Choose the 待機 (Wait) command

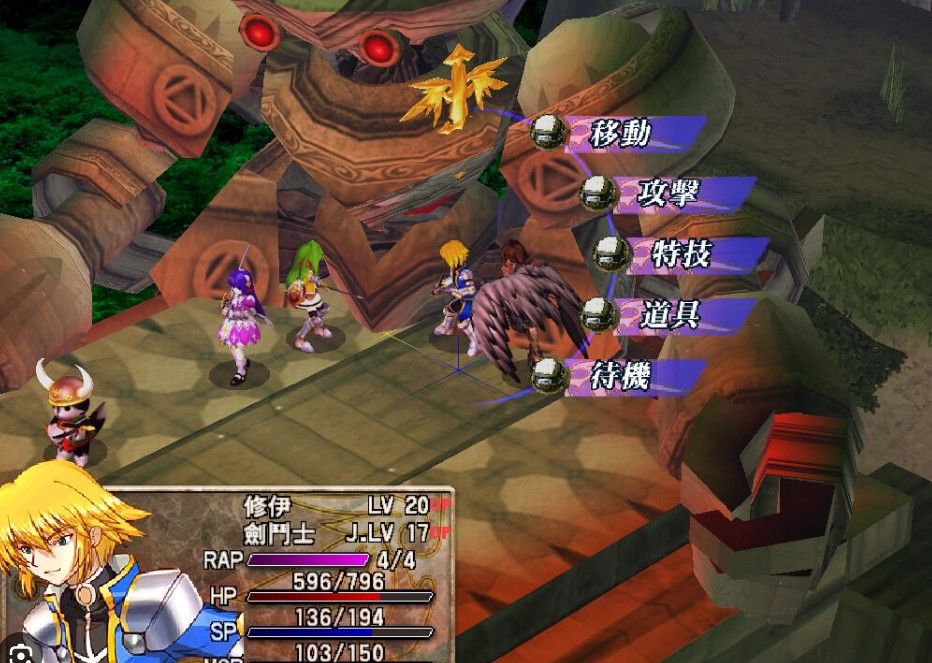(621, 377)
